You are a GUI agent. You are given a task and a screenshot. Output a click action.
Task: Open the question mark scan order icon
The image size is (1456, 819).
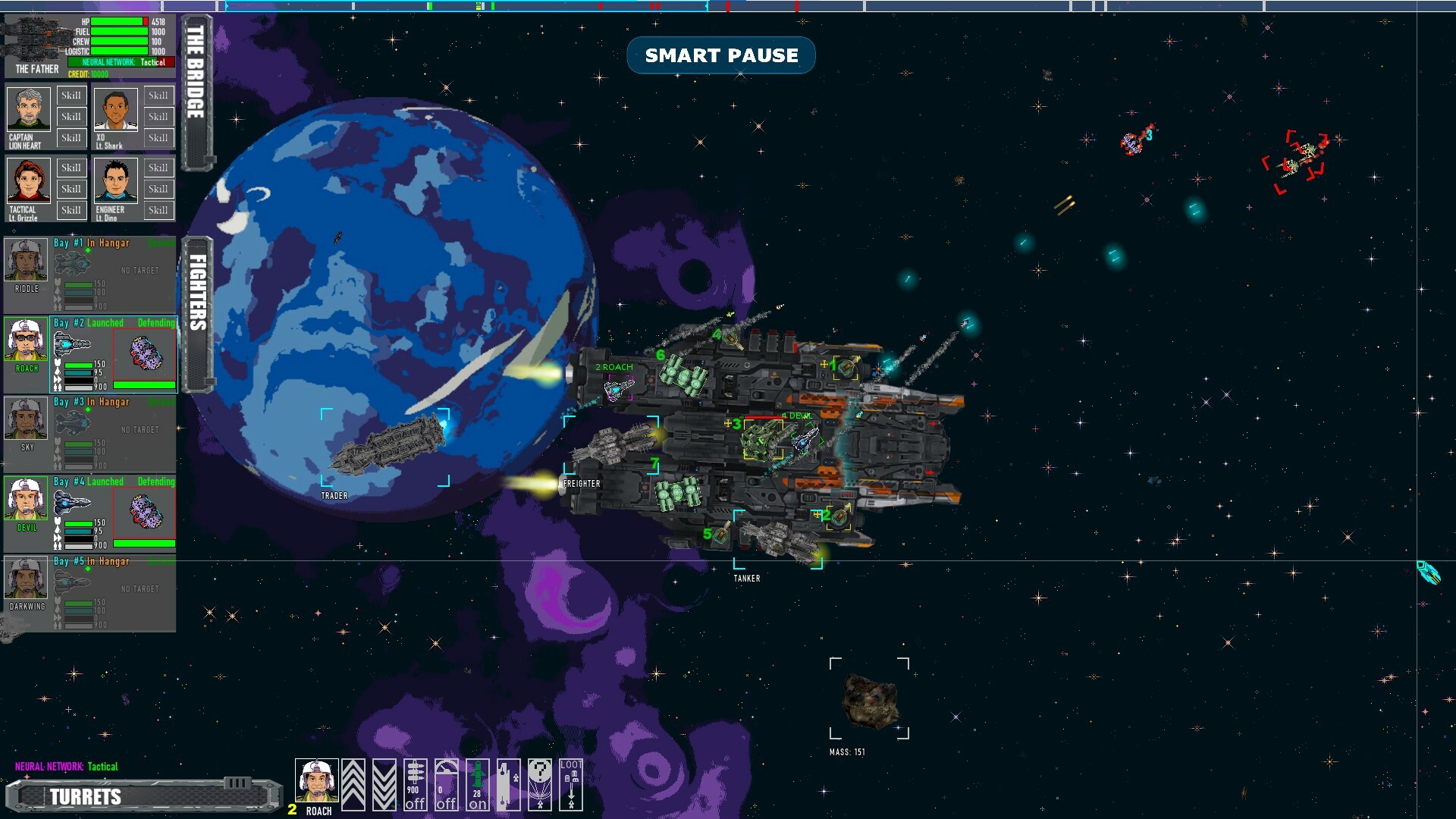click(x=539, y=785)
